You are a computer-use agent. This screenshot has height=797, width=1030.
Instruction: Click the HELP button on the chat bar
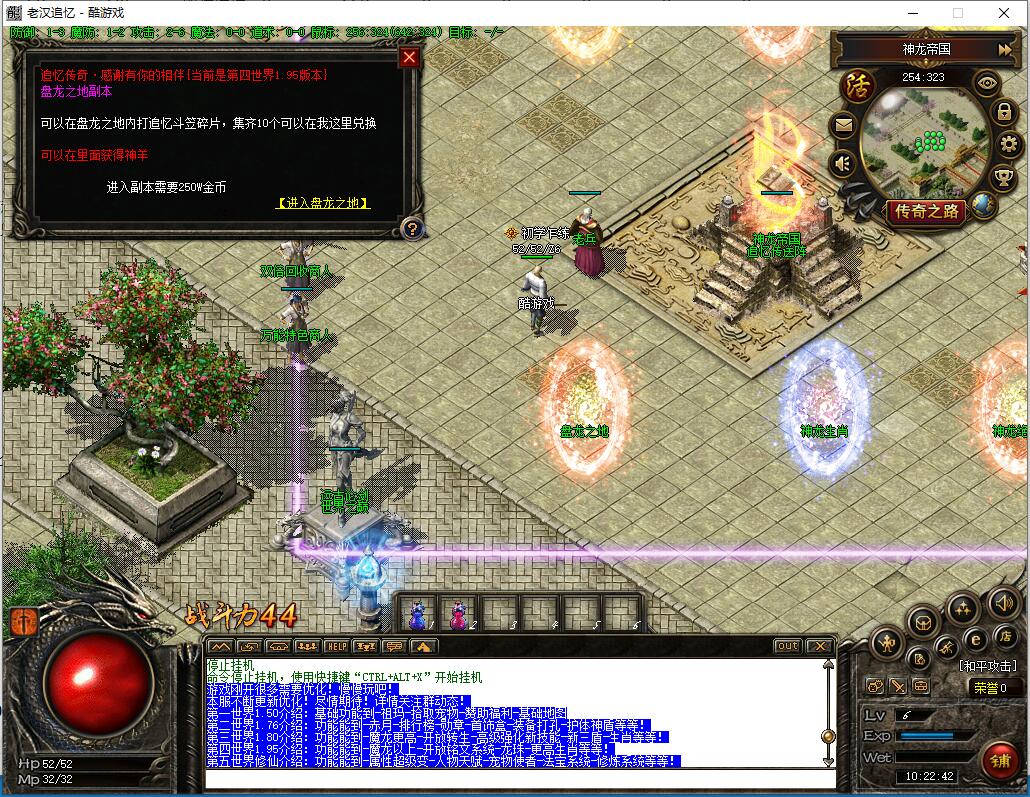point(336,646)
